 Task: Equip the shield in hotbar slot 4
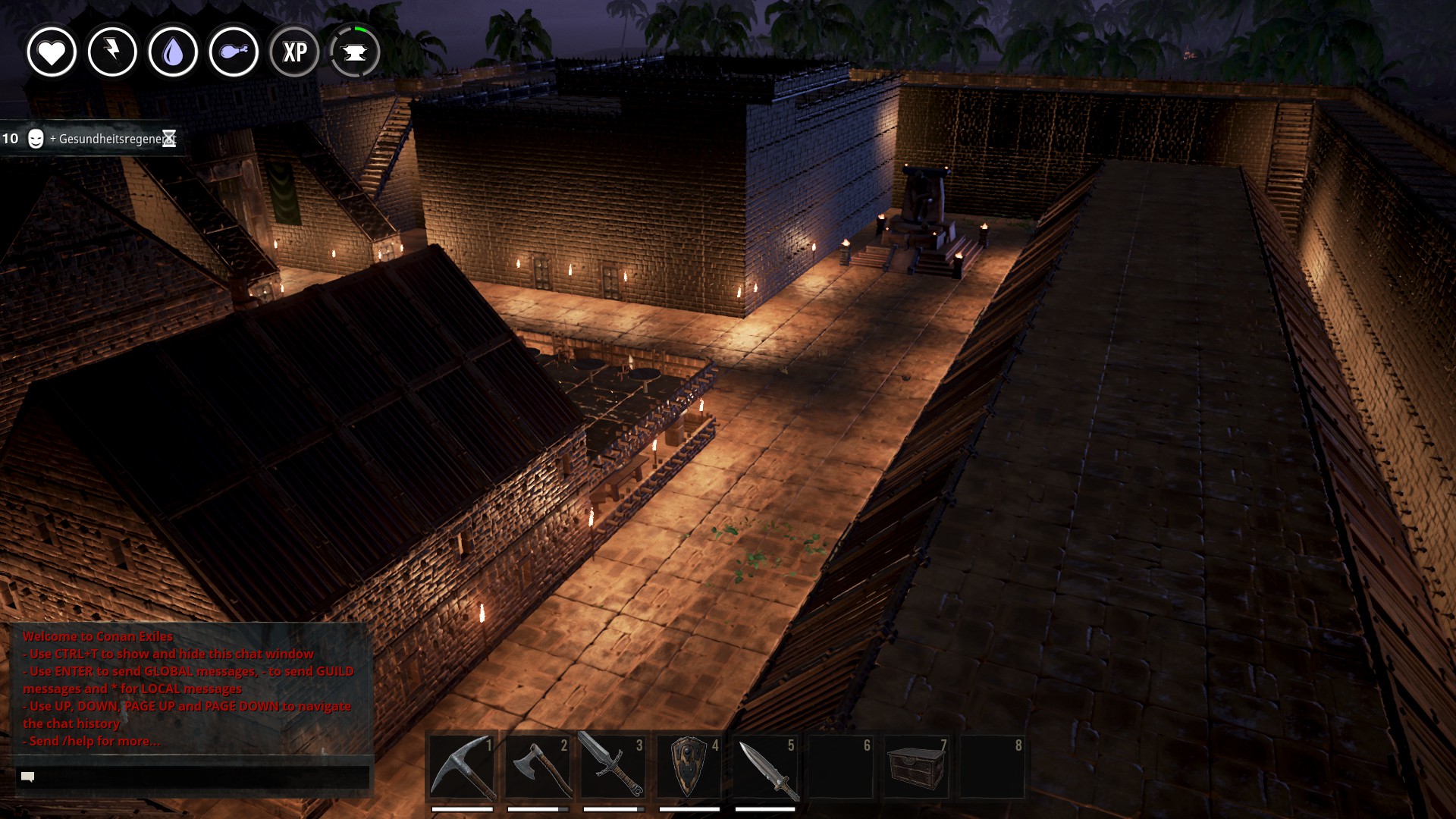pyautogui.click(x=689, y=767)
